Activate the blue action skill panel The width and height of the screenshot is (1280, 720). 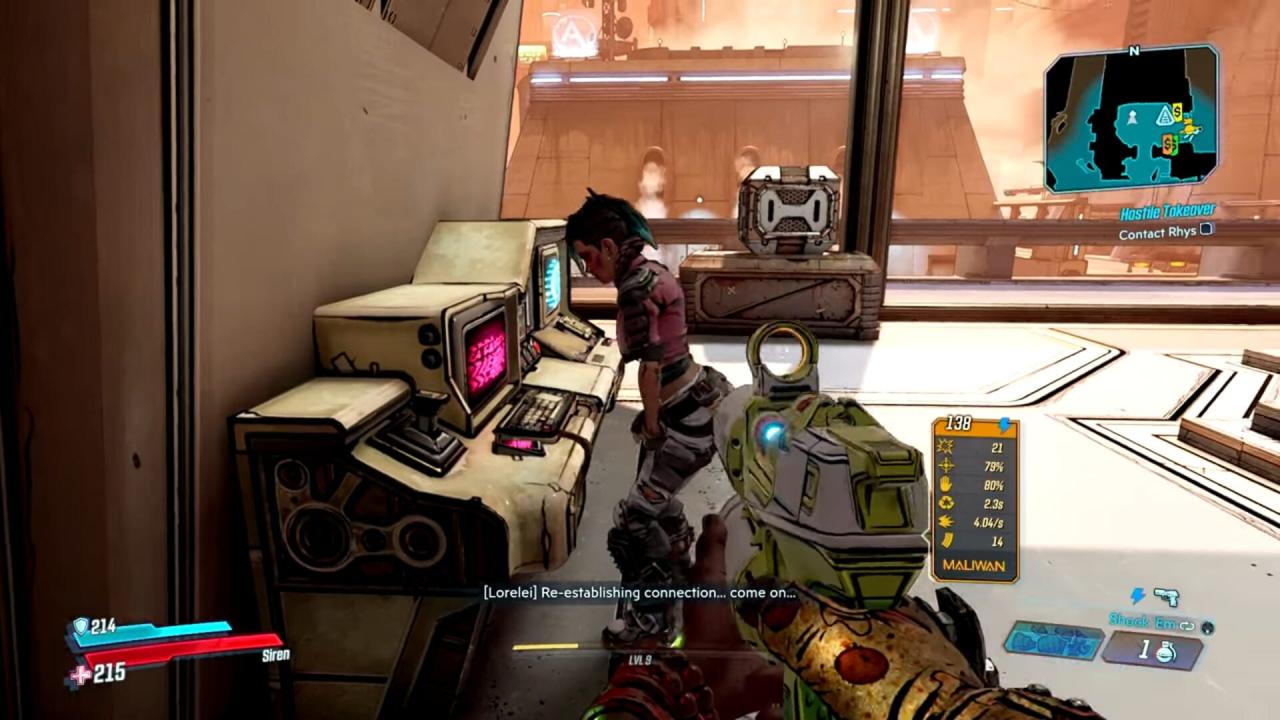point(1053,641)
